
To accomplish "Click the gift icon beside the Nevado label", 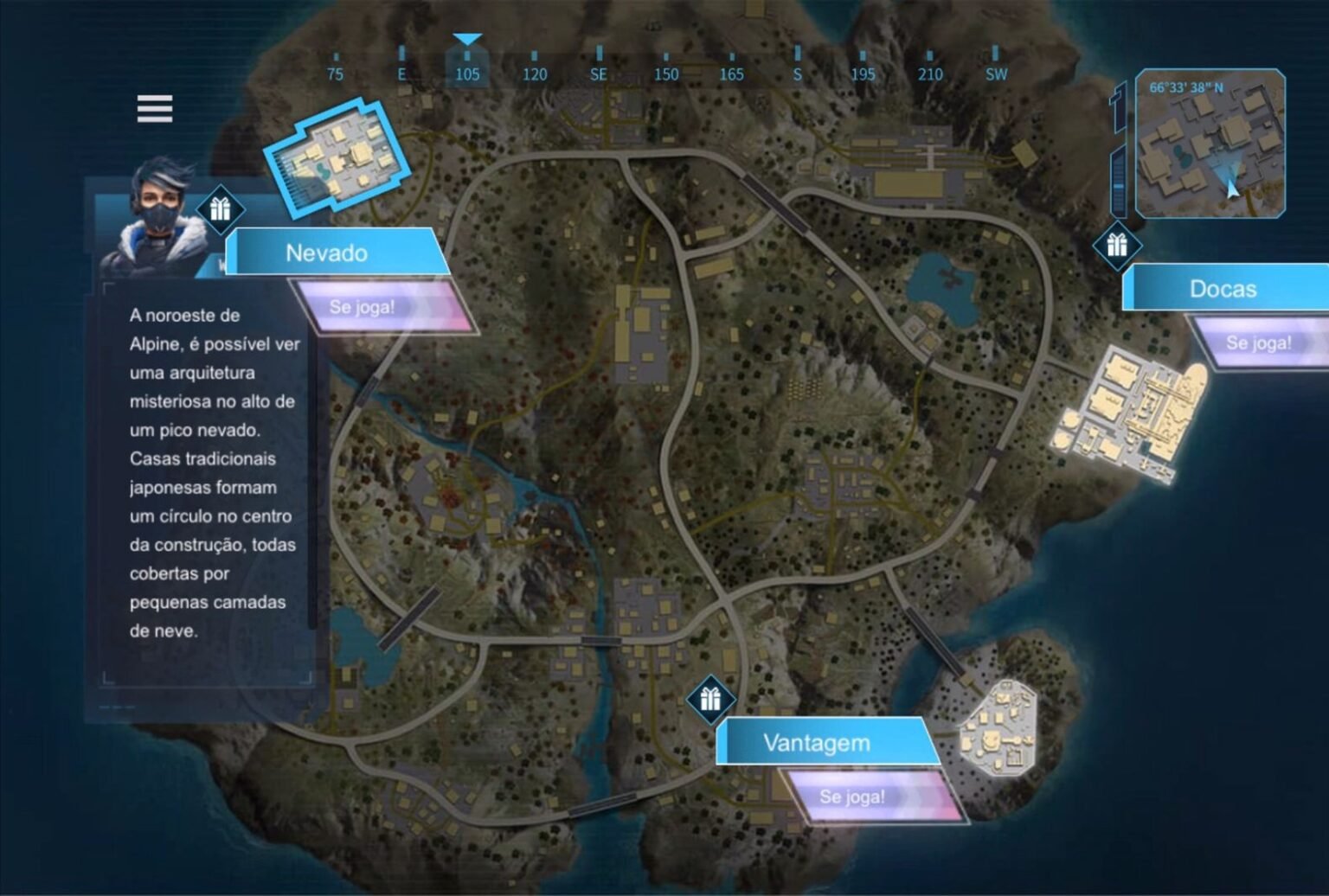I will (222, 208).
